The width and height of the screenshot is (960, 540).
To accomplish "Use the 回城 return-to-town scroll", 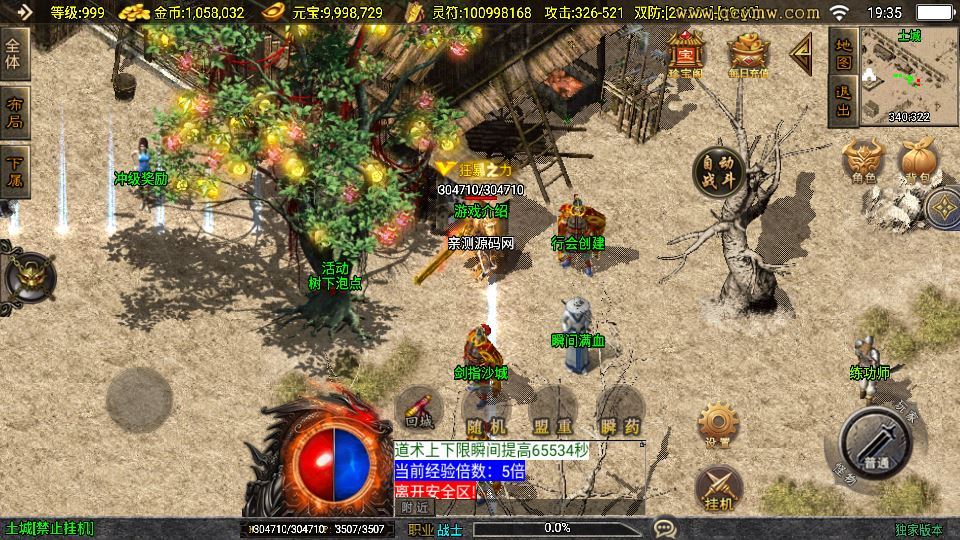I will (419, 409).
